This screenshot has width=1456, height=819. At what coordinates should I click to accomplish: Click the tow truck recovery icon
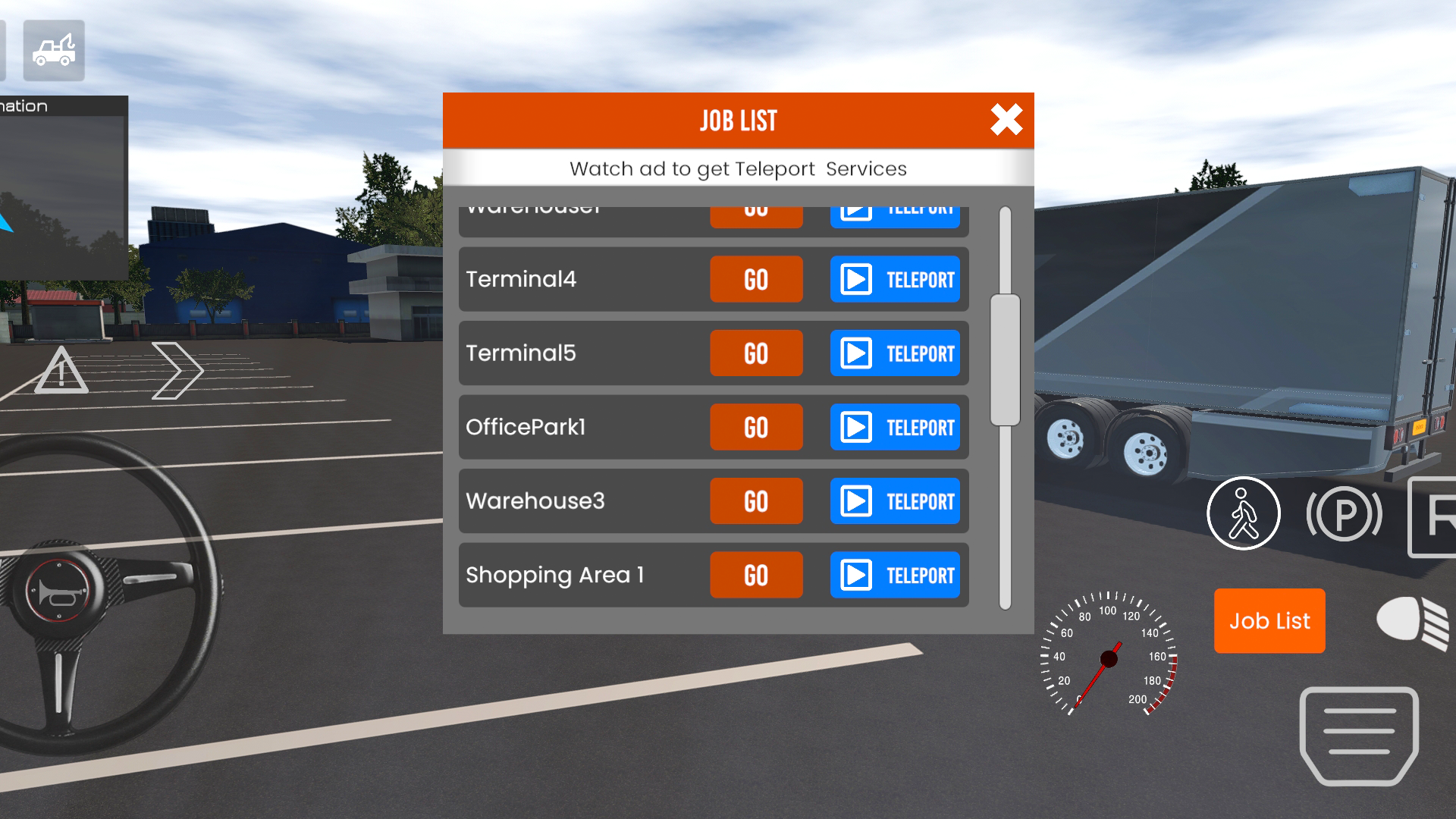(x=52, y=50)
